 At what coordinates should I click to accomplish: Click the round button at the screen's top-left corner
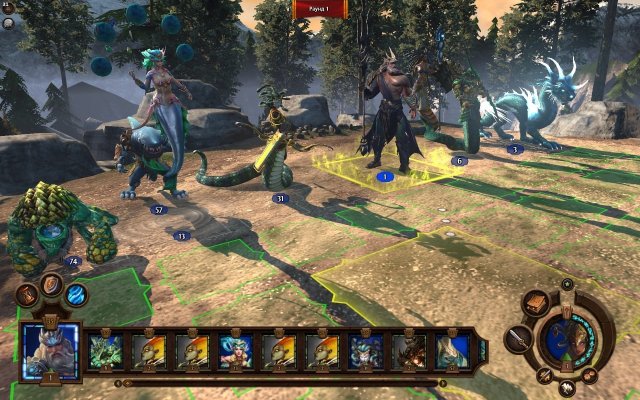pos(8,8)
